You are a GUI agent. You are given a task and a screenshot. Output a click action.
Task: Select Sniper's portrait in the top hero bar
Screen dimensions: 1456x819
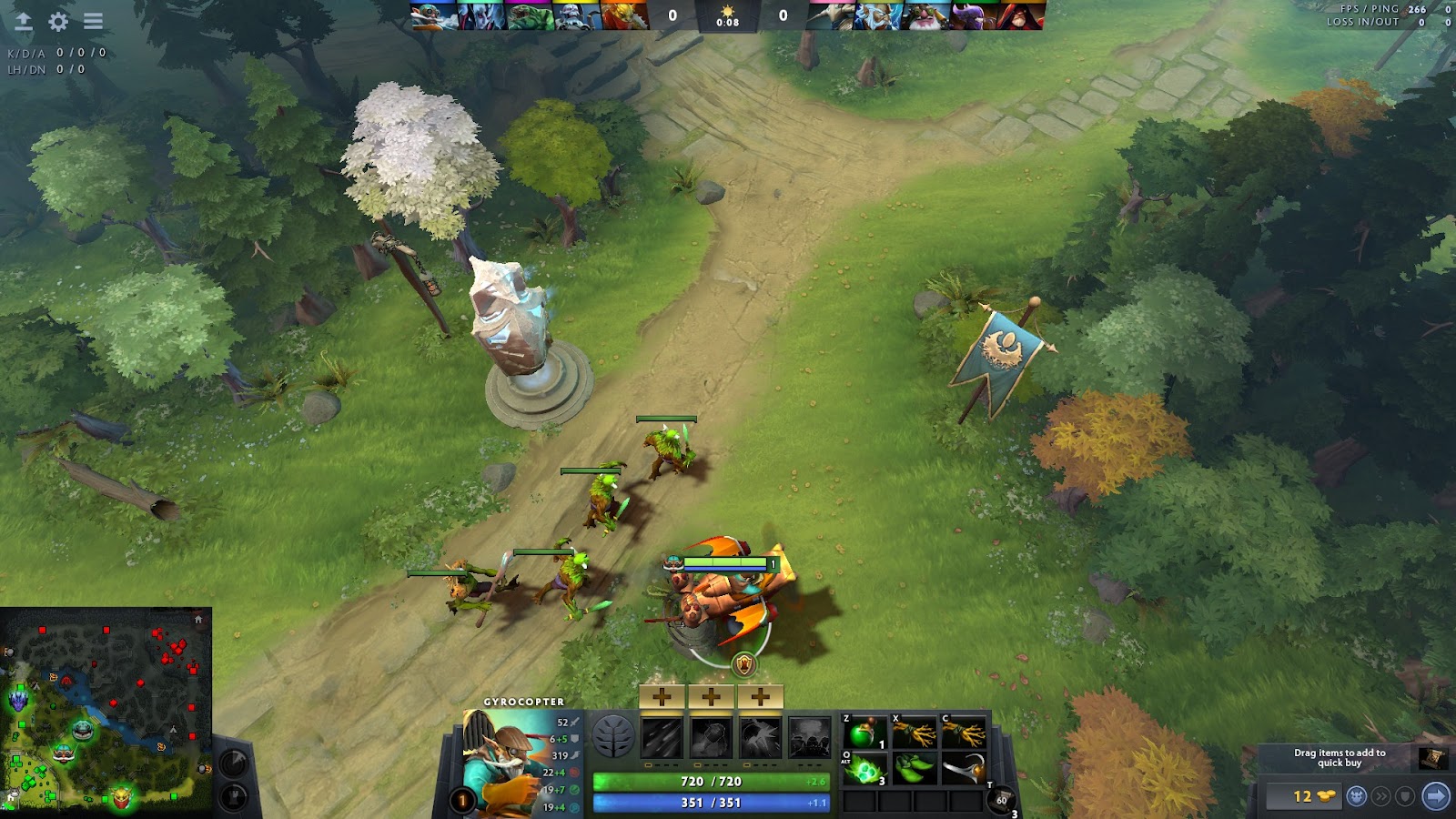[926, 16]
